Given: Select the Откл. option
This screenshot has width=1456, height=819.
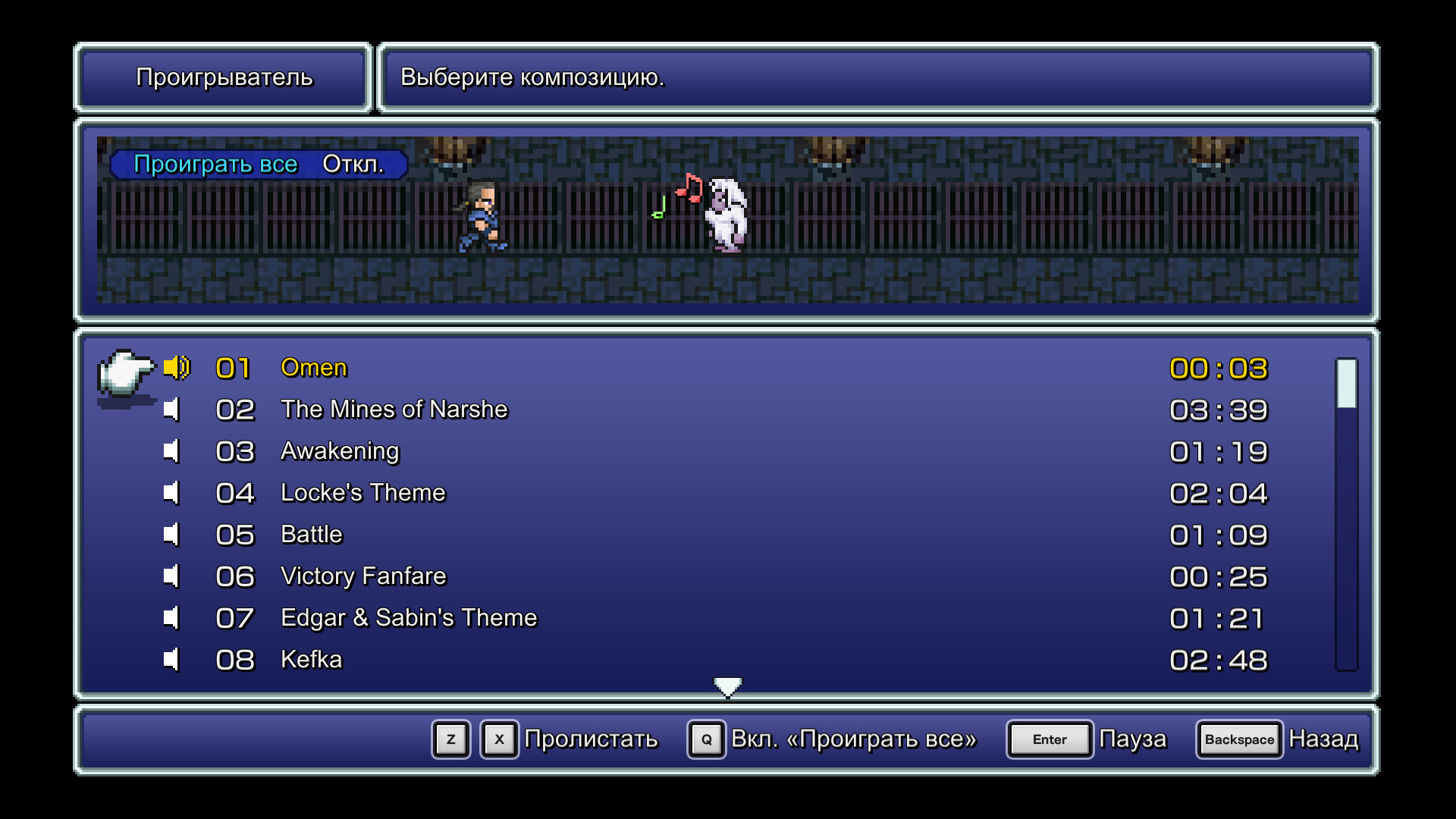Looking at the screenshot, I should [x=353, y=164].
